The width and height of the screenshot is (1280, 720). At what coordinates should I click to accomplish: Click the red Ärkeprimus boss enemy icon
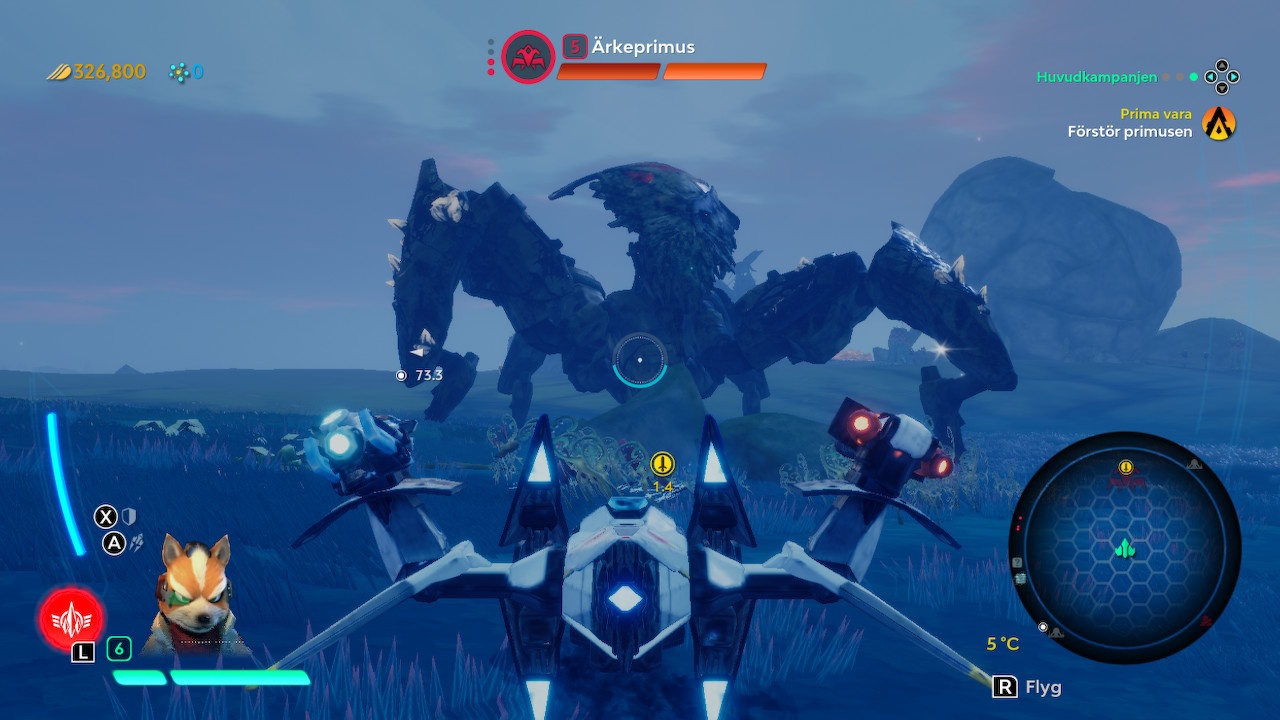coord(527,57)
